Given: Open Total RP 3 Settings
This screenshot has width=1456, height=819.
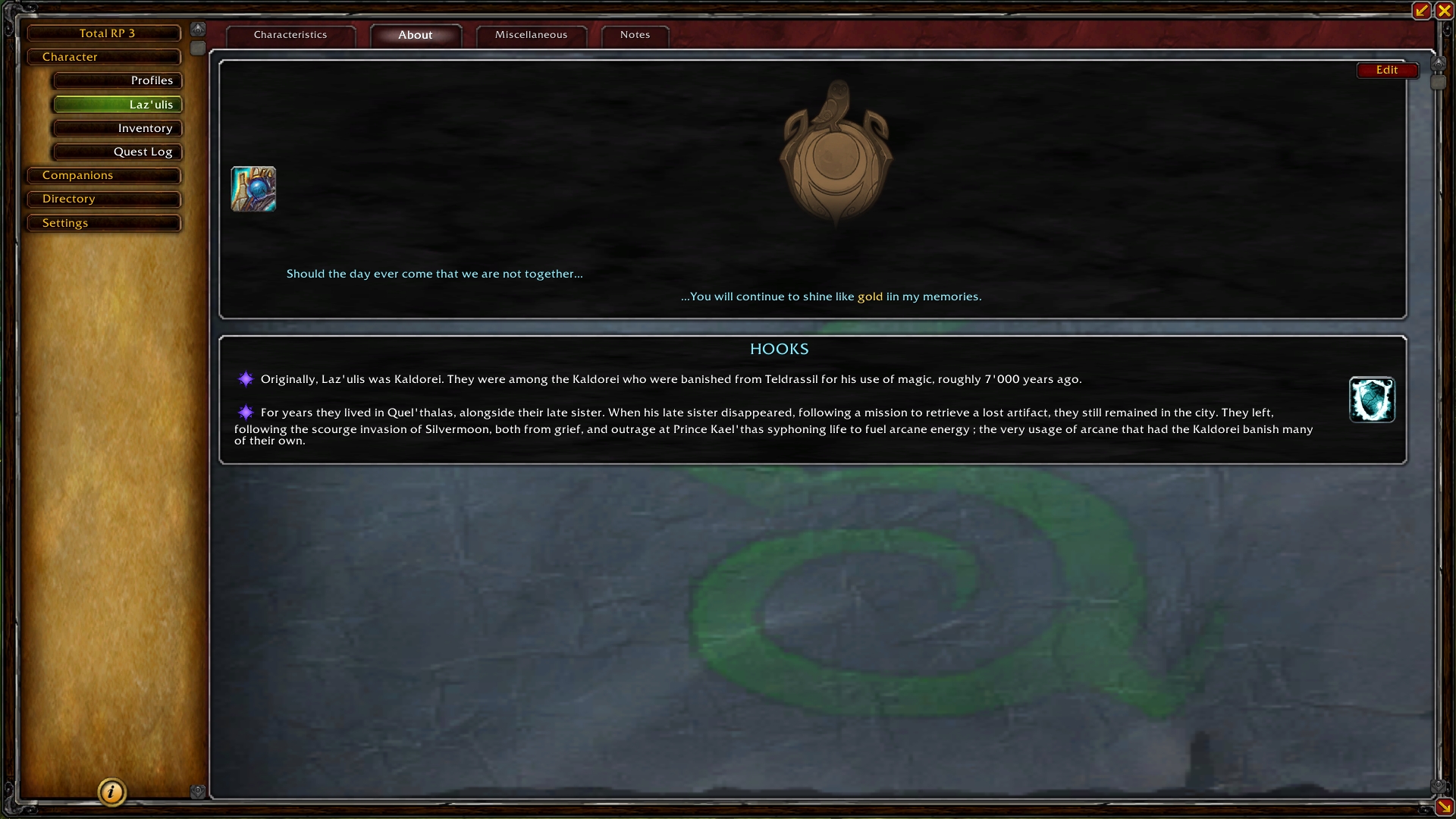Looking at the screenshot, I should pos(104,223).
